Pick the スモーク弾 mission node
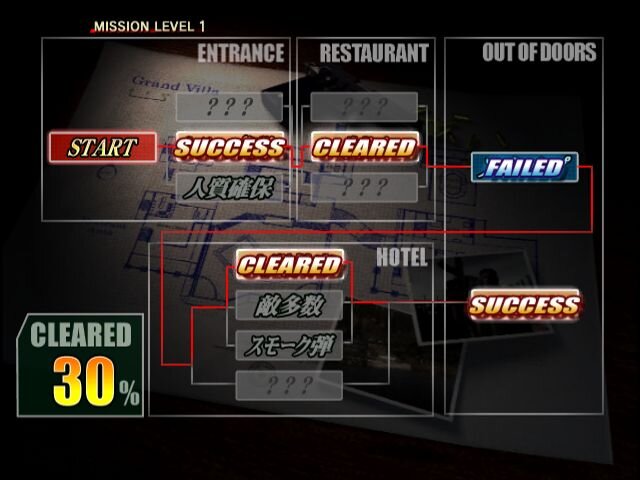The width and height of the screenshot is (640, 480). pyautogui.click(x=290, y=346)
